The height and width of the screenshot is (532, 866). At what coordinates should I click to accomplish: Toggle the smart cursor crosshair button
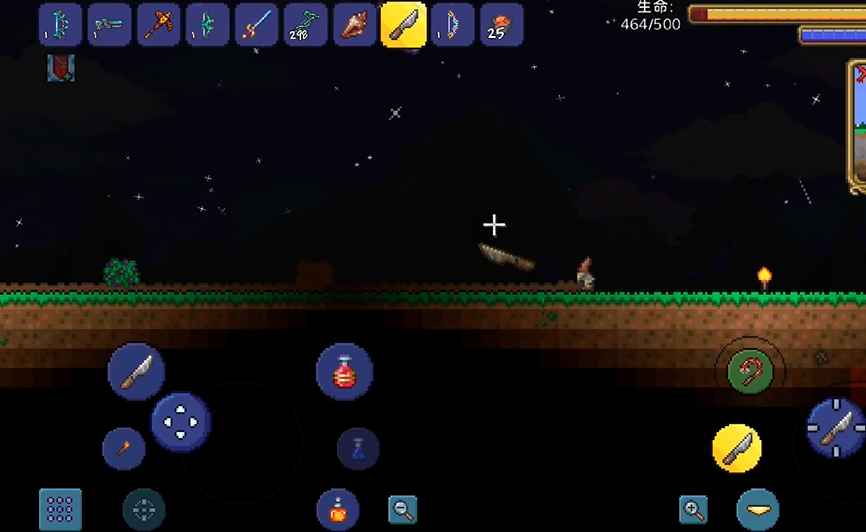tap(144, 509)
